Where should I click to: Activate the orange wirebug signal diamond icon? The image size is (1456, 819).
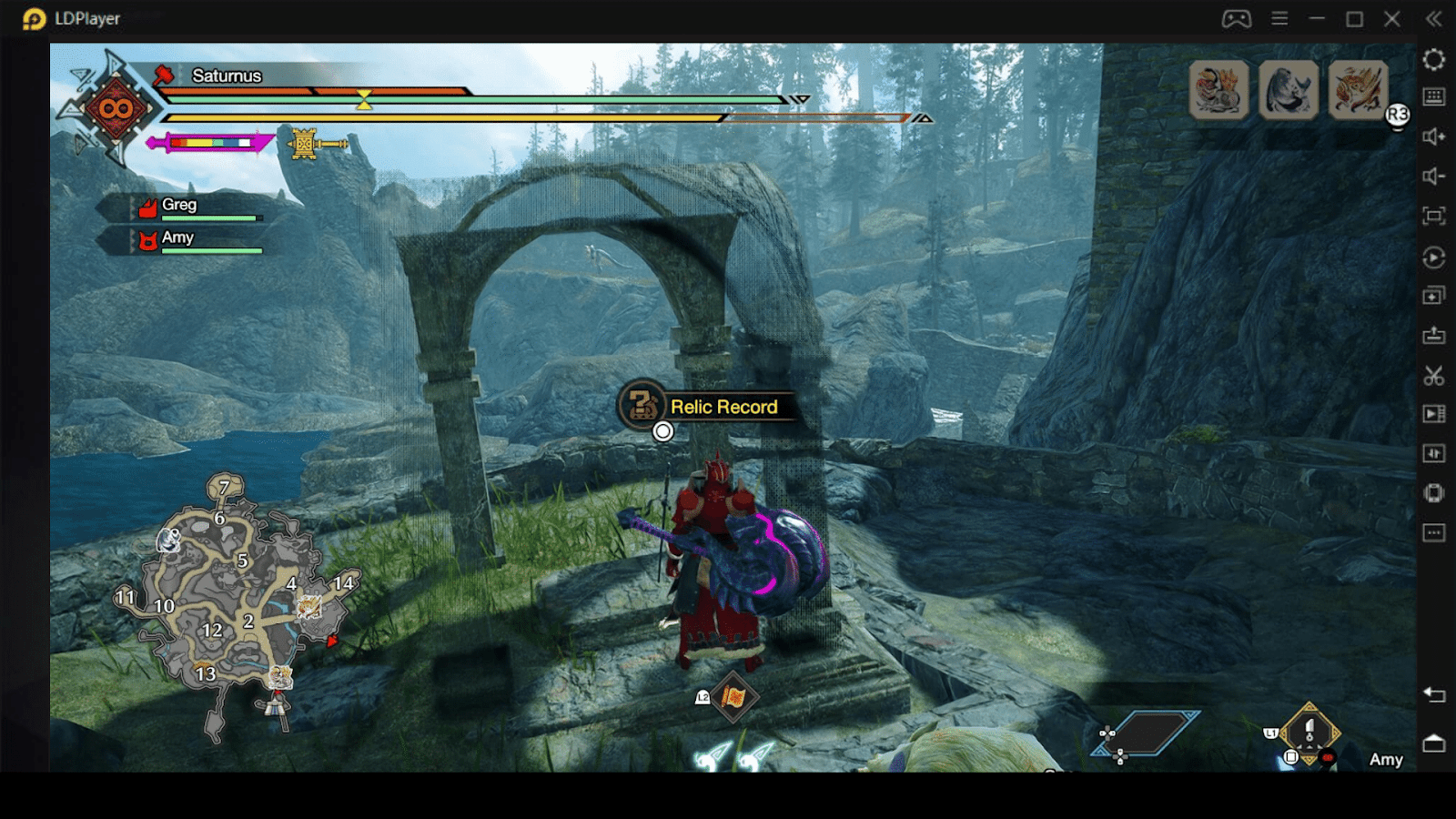pyautogui.click(x=733, y=698)
